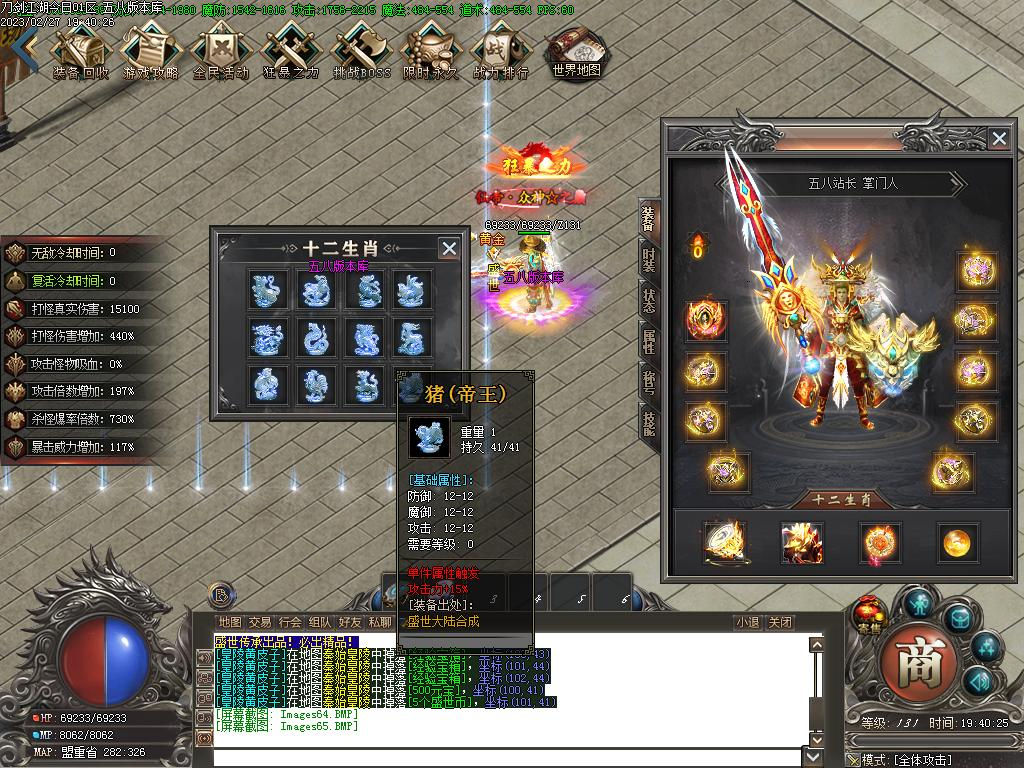The height and width of the screenshot is (768, 1024).
Task: Close the 十二生肖 zodiac window
Action: point(449,248)
